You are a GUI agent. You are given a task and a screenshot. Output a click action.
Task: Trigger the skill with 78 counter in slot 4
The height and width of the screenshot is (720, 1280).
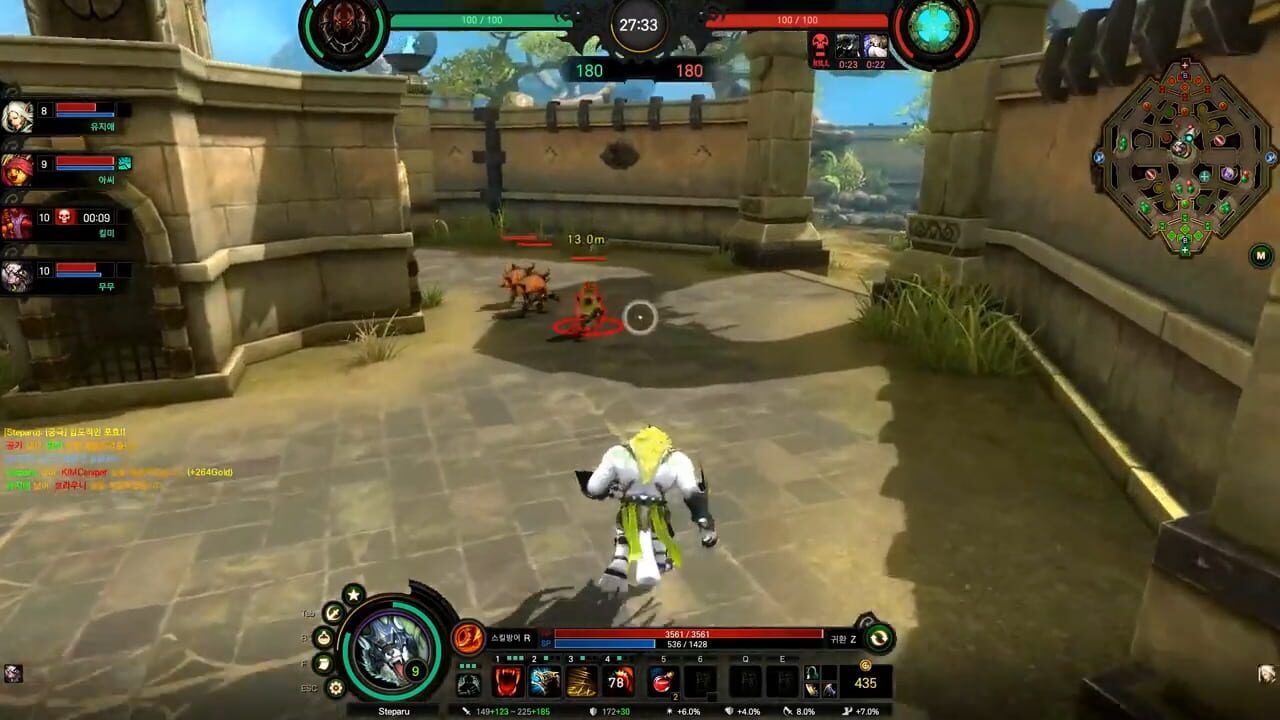[620, 681]
